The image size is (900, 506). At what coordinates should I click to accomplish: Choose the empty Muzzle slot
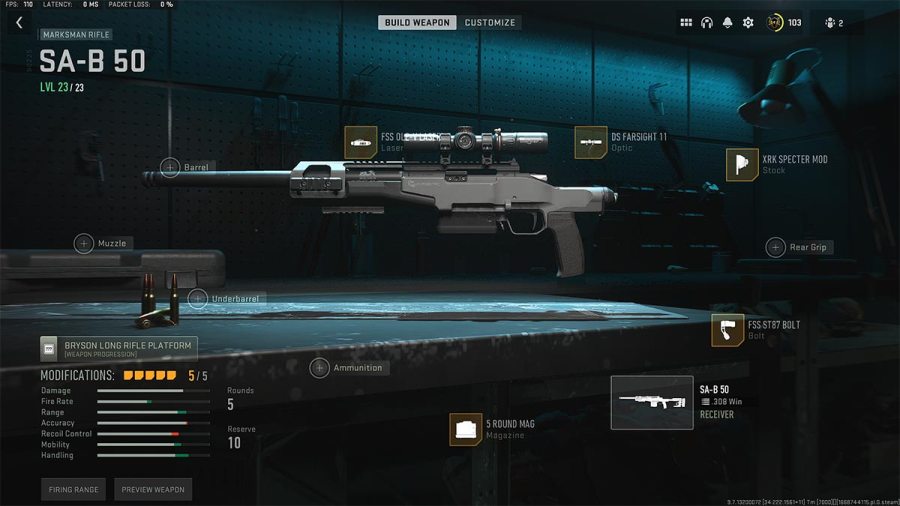[85, 243]
